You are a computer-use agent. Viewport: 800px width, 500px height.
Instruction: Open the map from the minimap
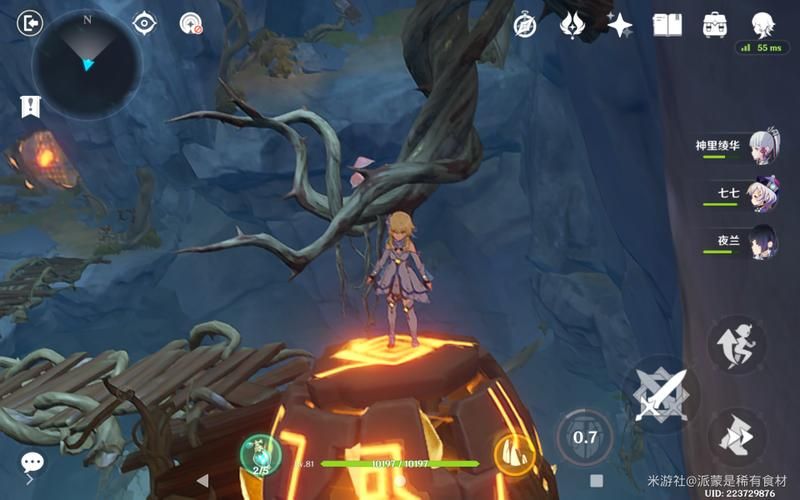(87, 64)
